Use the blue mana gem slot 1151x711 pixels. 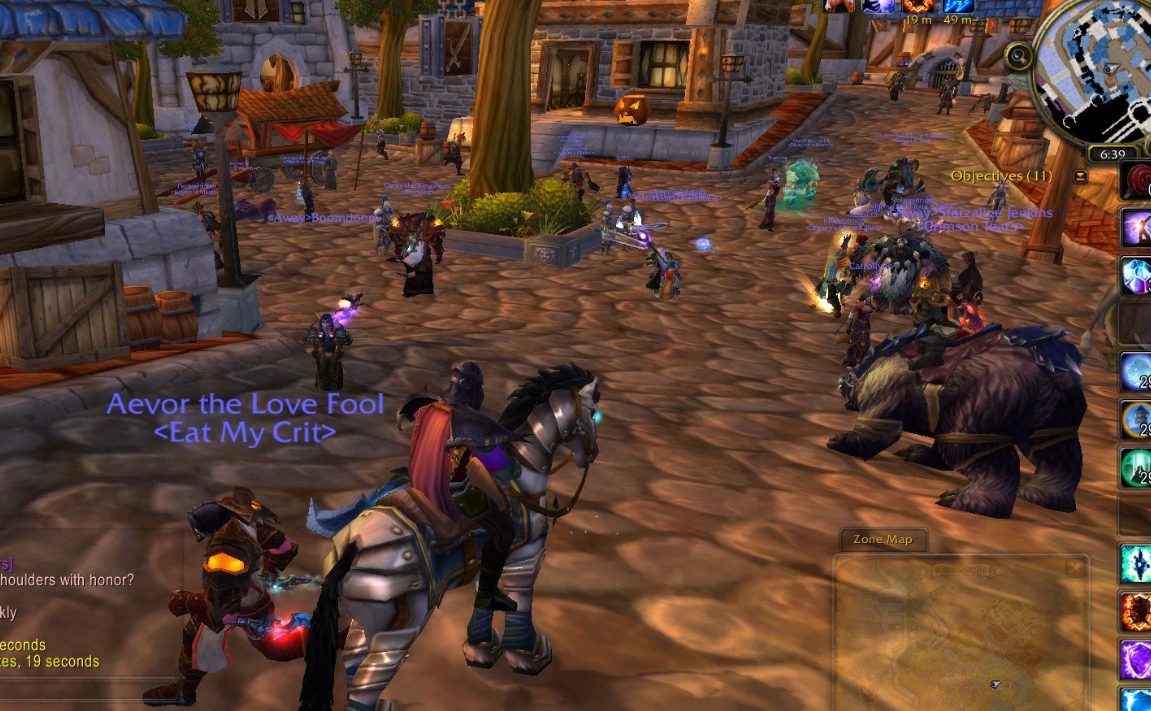[x=1137, y=276]
